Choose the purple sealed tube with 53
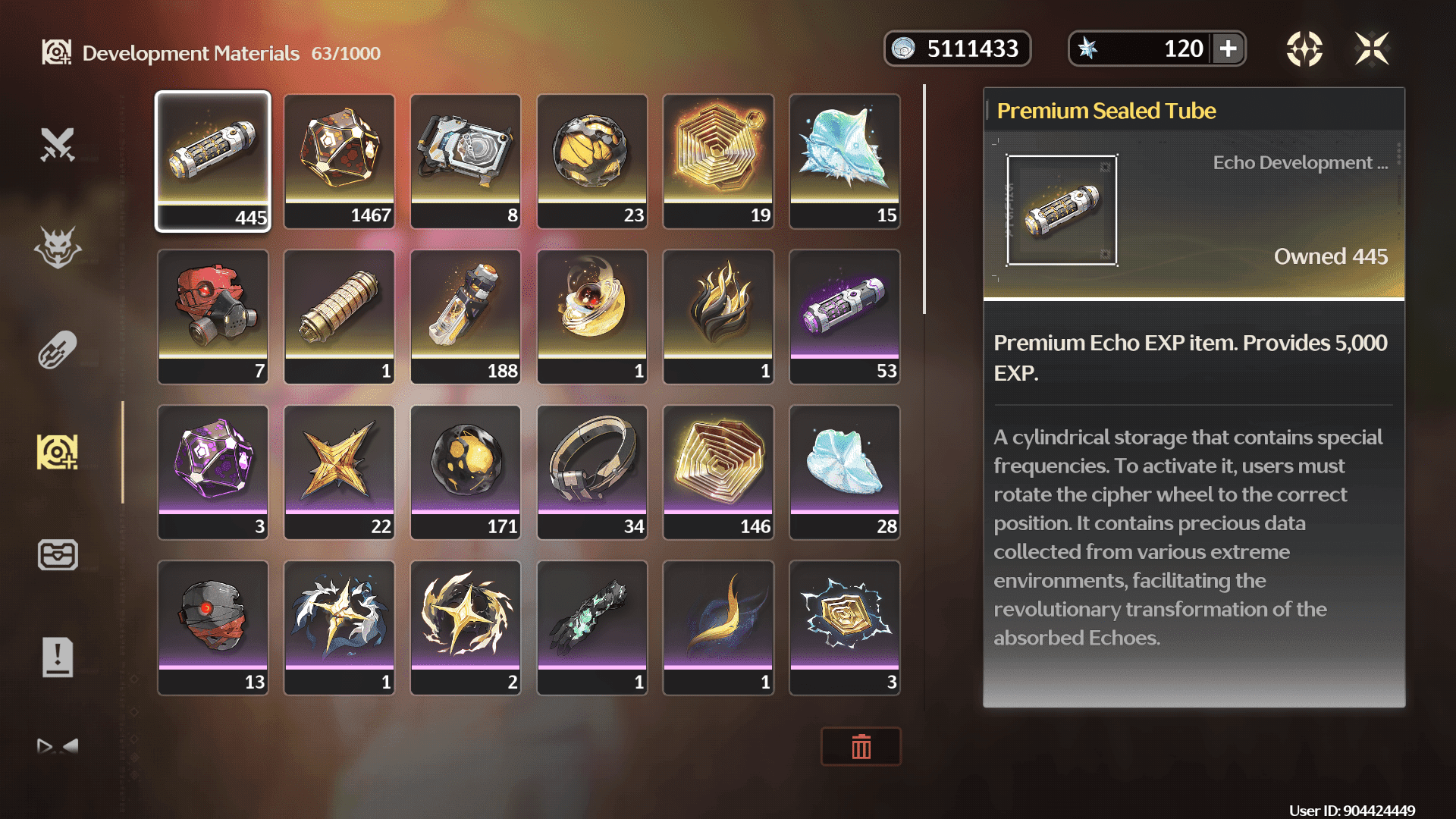The width and height of the screenshot is (1456, 819). click(845, 316)
